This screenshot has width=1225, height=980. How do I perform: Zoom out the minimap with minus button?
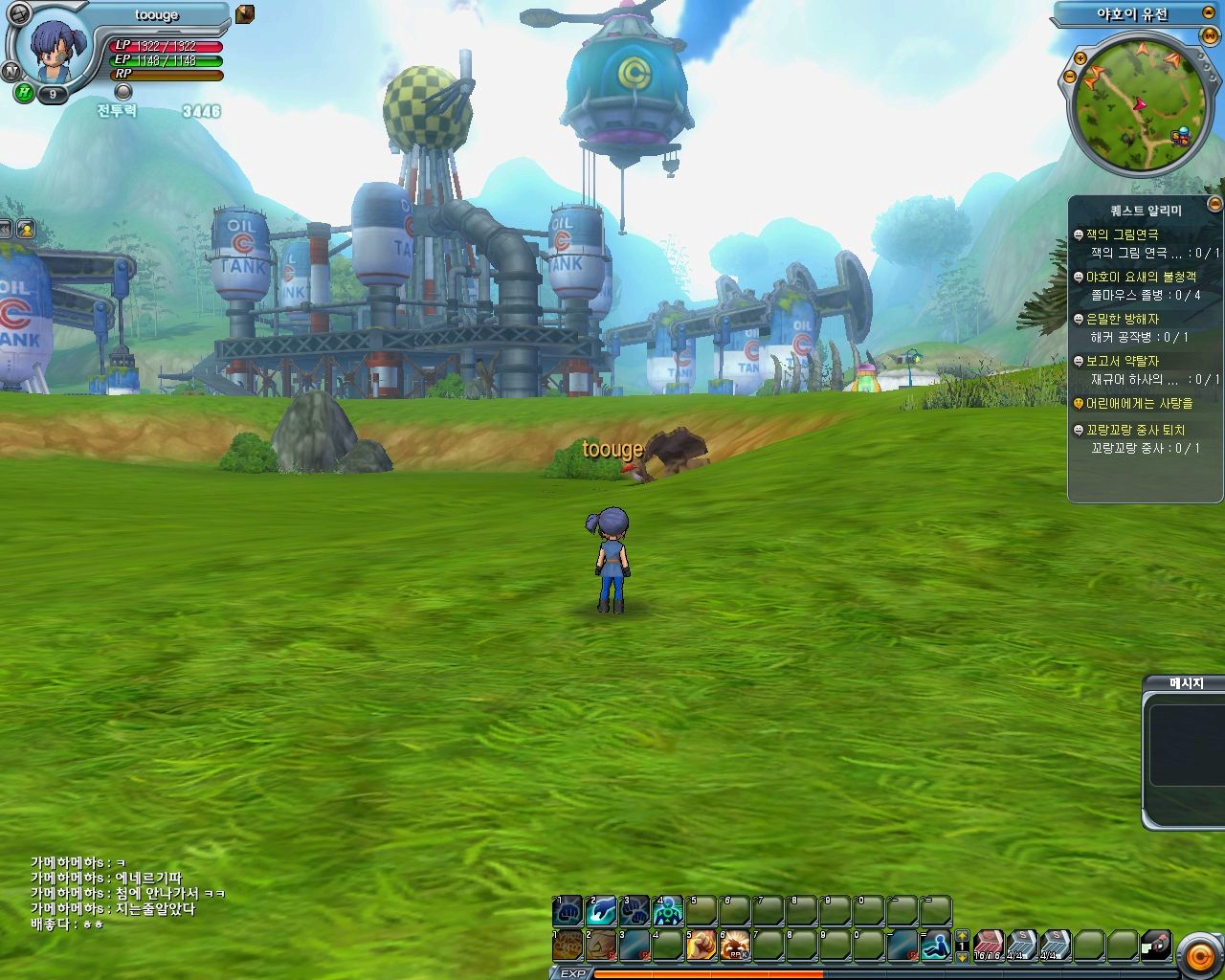[1070, 77]
